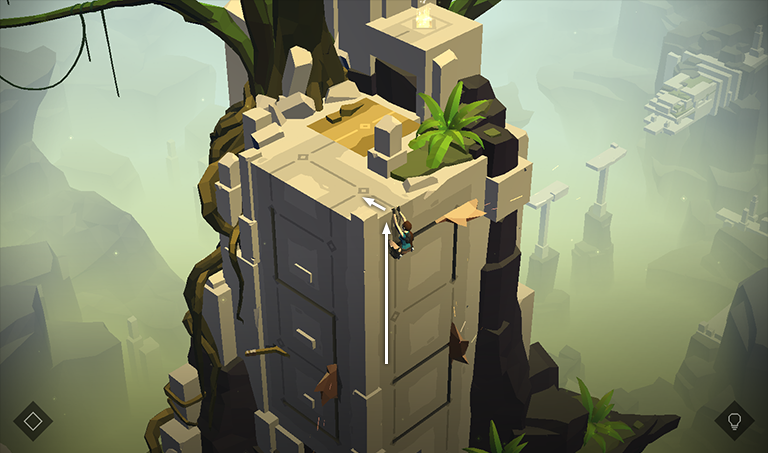Tap the lightbulb hint icon
Image resolution: width=768 pixels, height=453 pixels.
(734, 420)
